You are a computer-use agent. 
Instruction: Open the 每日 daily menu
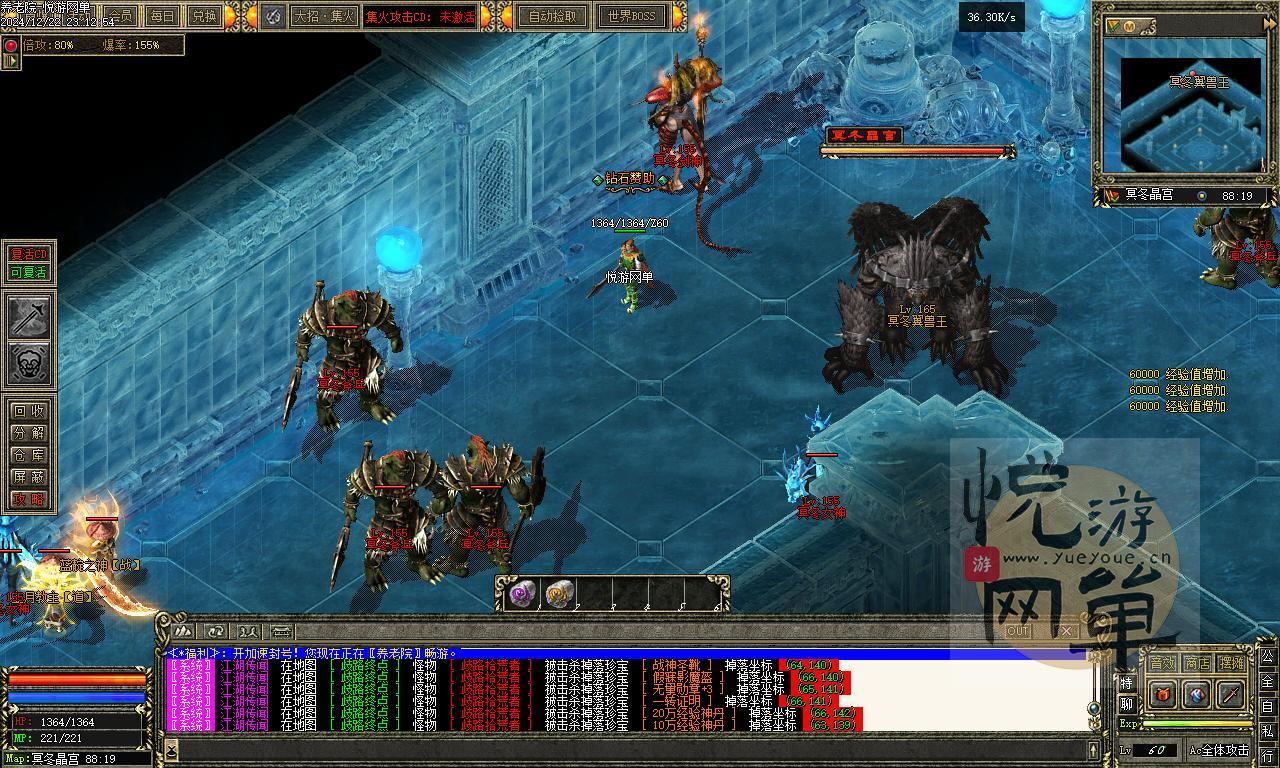click(x=161, y=16)
